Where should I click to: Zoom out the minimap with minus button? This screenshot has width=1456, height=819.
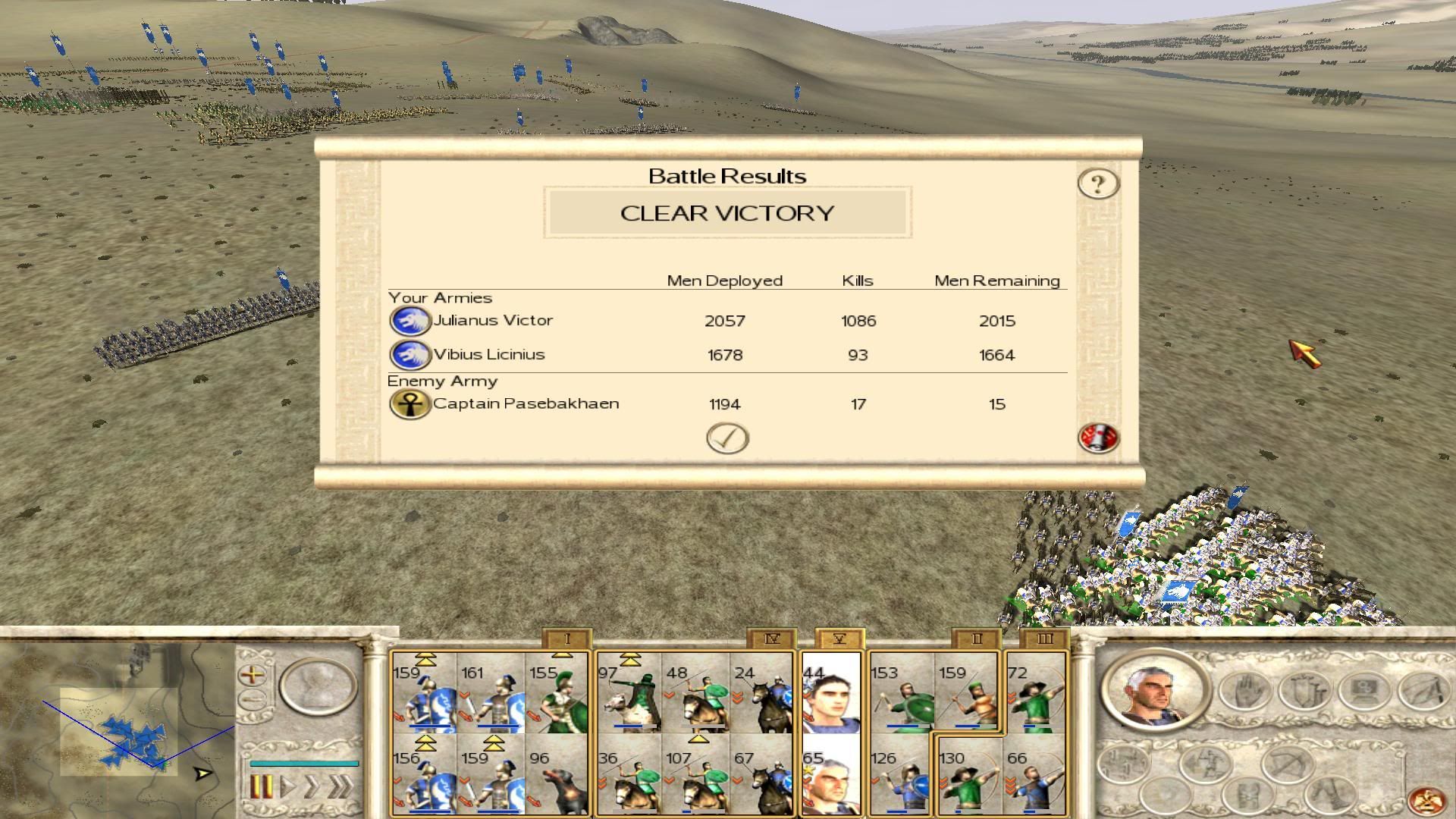(253, 698)
